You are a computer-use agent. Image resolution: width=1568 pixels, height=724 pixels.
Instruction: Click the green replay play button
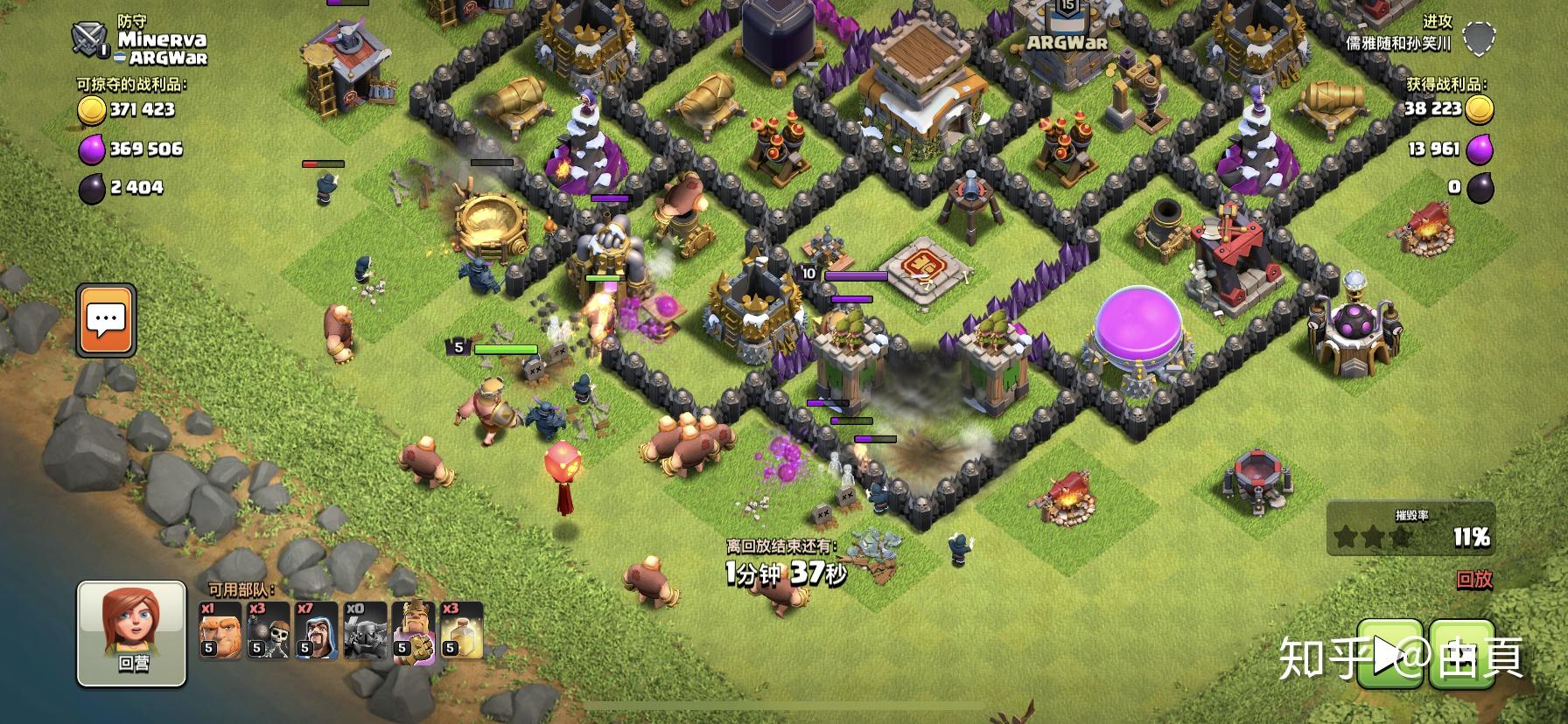click(x=1389, y=654)
